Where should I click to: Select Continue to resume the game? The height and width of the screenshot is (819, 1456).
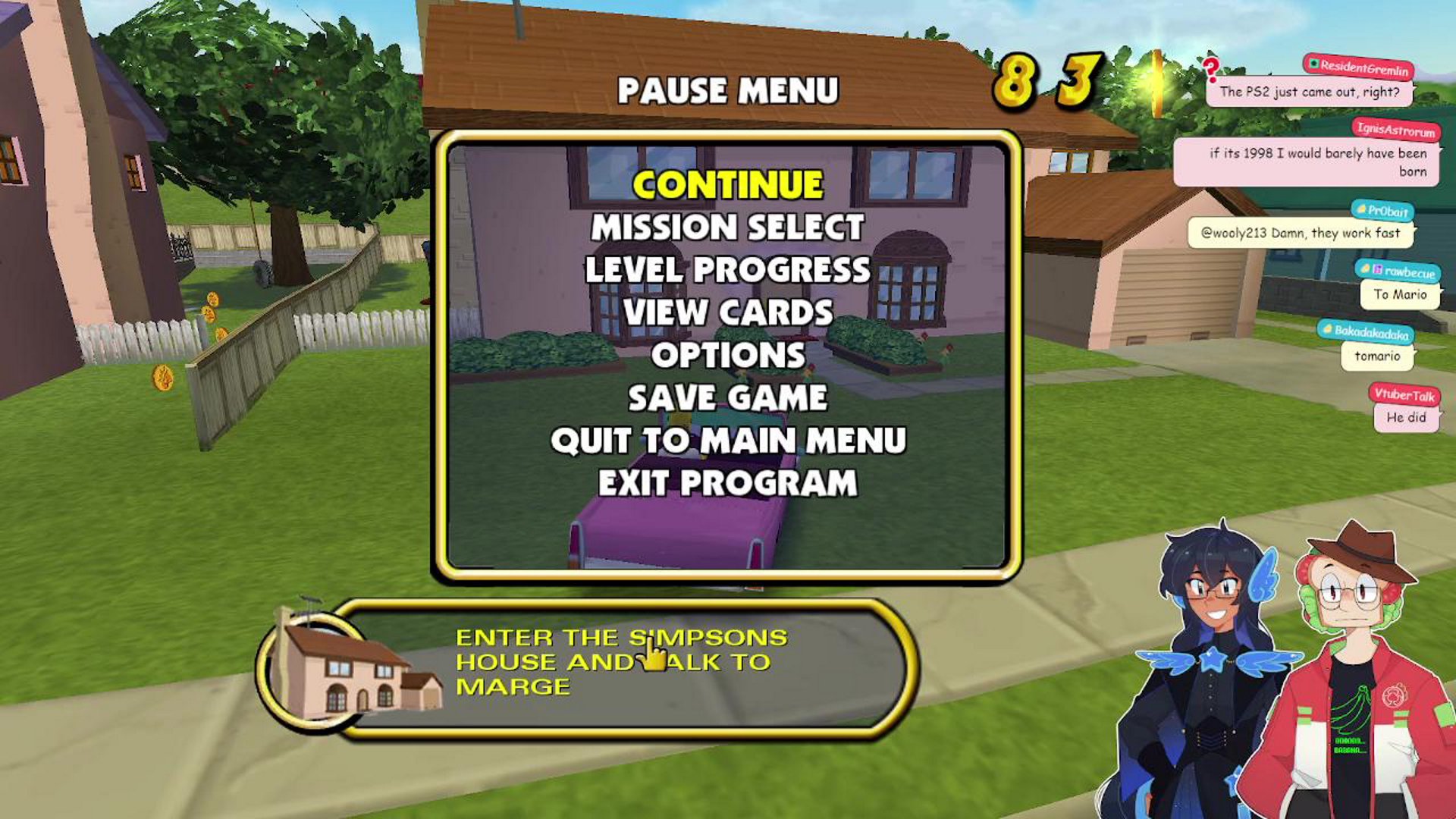pyautogui.click(x=728, y=185)
